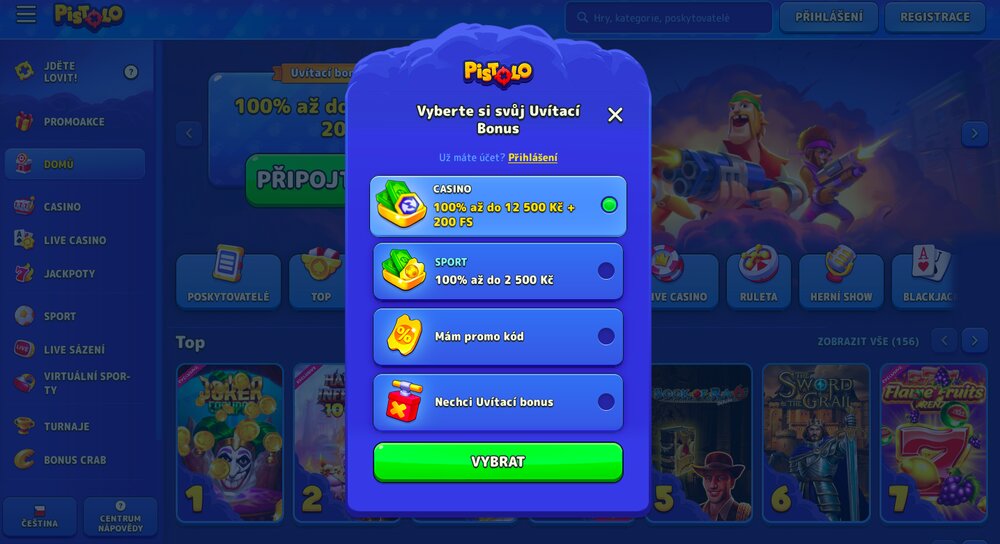The image size is (1000, 544).
Task: Open the Přihlášení login button in header
Action: tap(828, 17)
